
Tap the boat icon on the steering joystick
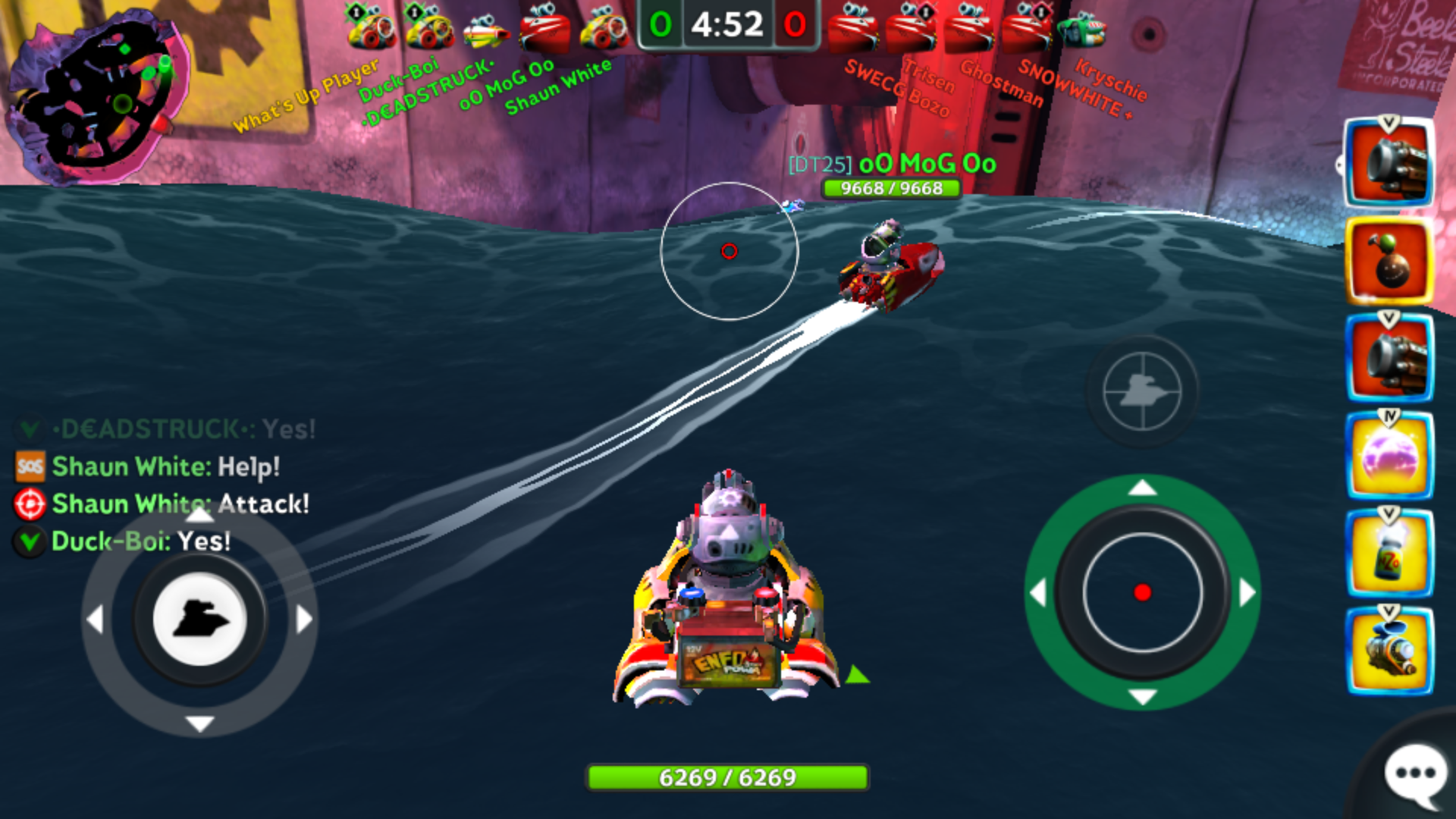(199, 619)
